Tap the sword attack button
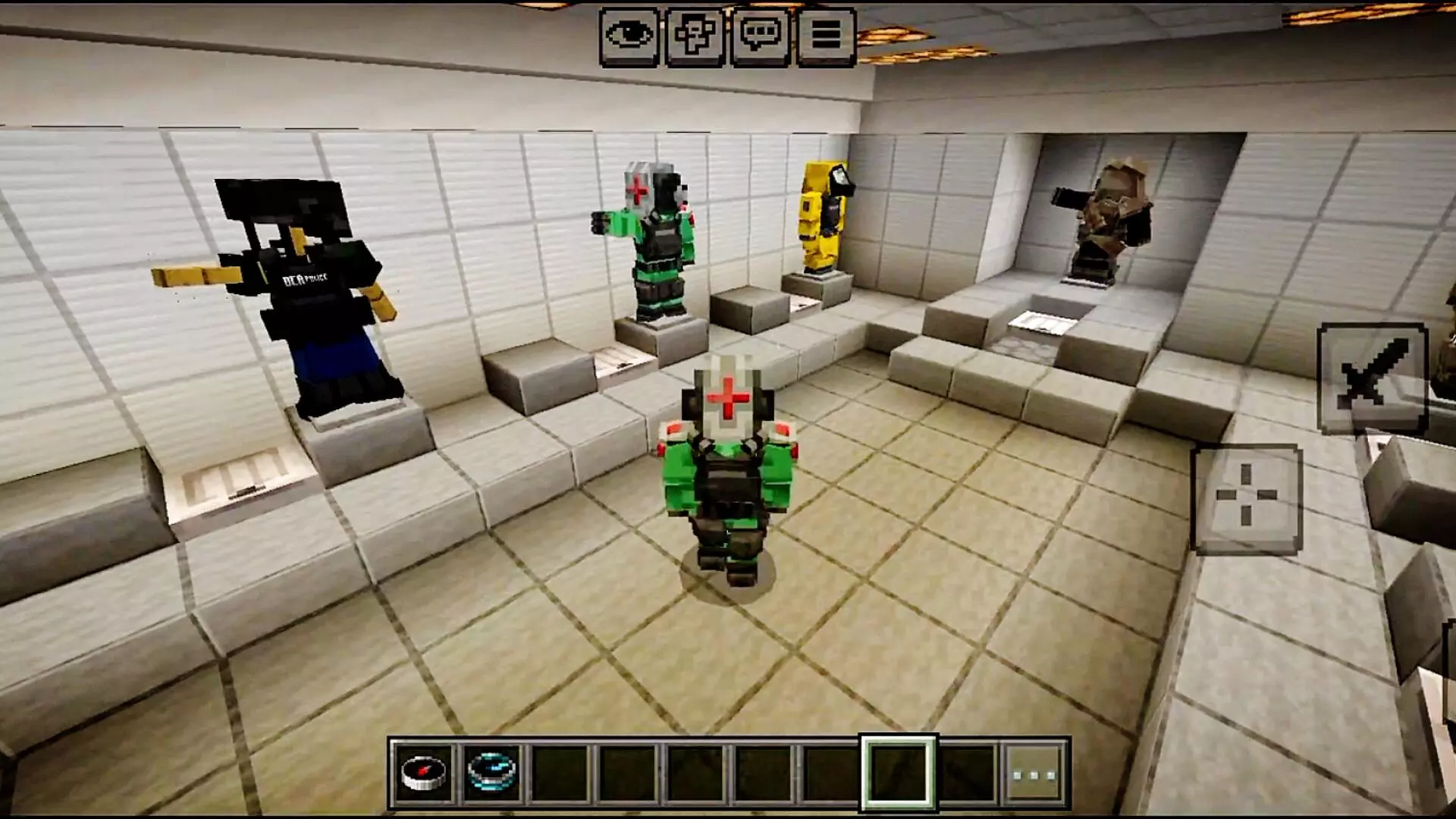Screen dimensions: 1456x819 (x=1373, y=378)
